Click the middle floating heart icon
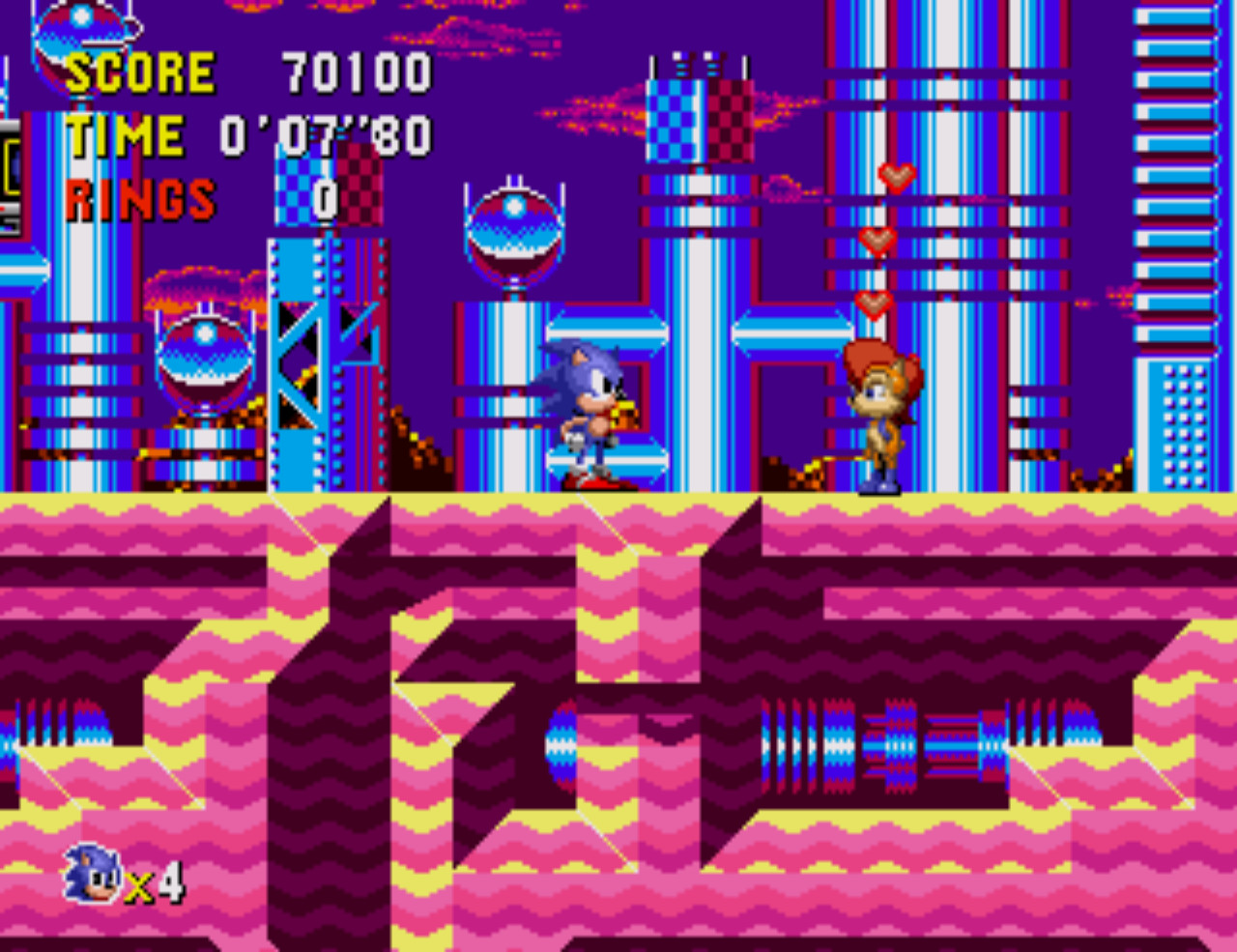1237x952 pixels. point(877,242)
